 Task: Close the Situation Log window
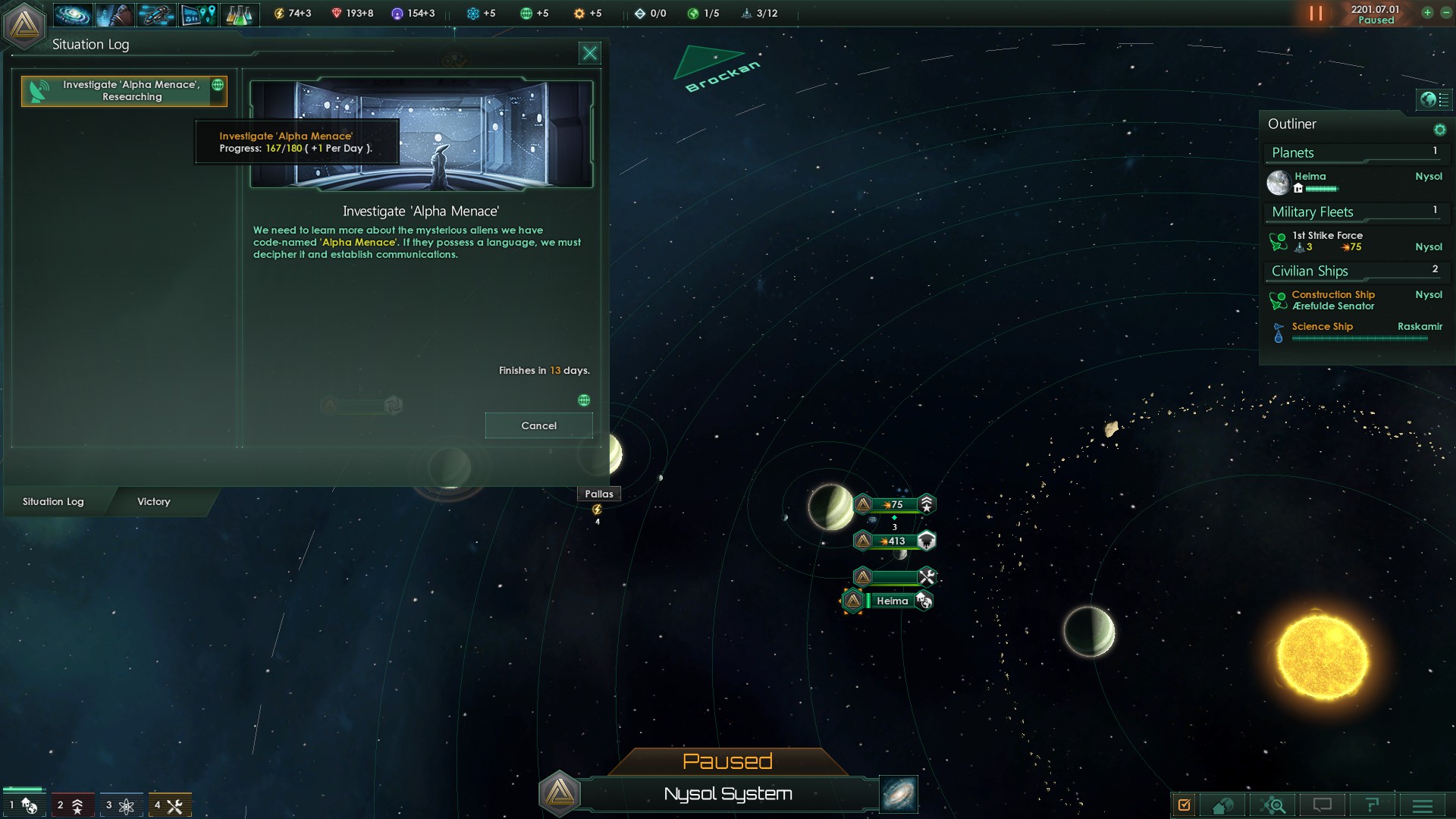pos(589,53)
